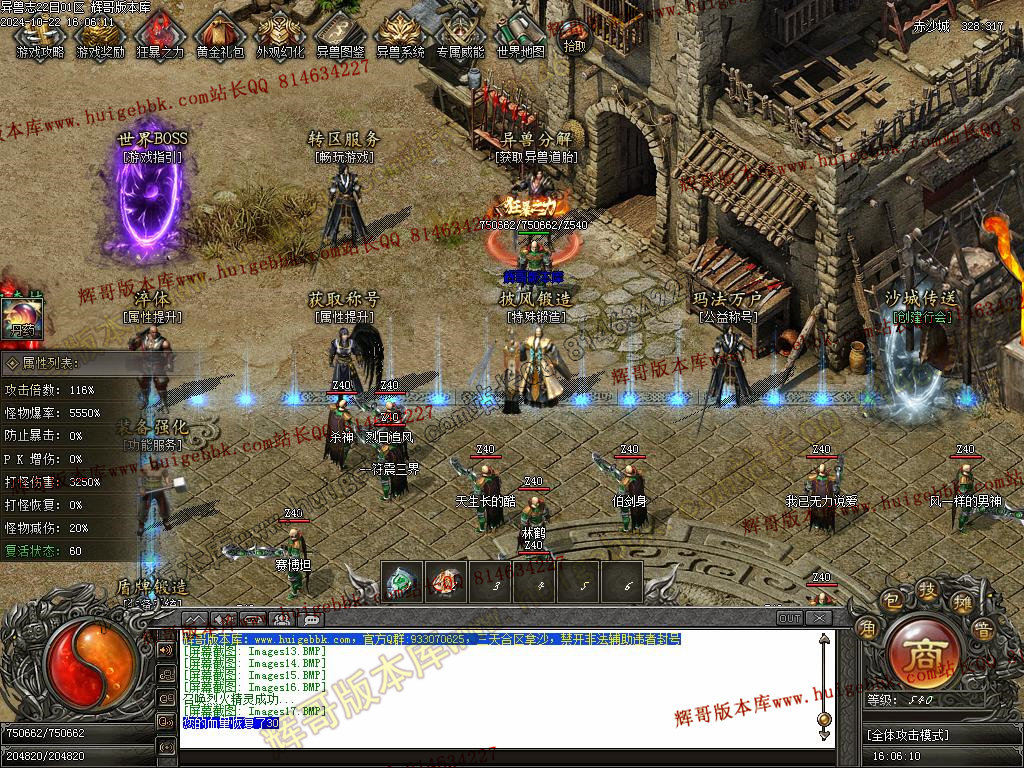Click the 月药 potion icon
Screen dimensions: 1024x768
(20, 316)
